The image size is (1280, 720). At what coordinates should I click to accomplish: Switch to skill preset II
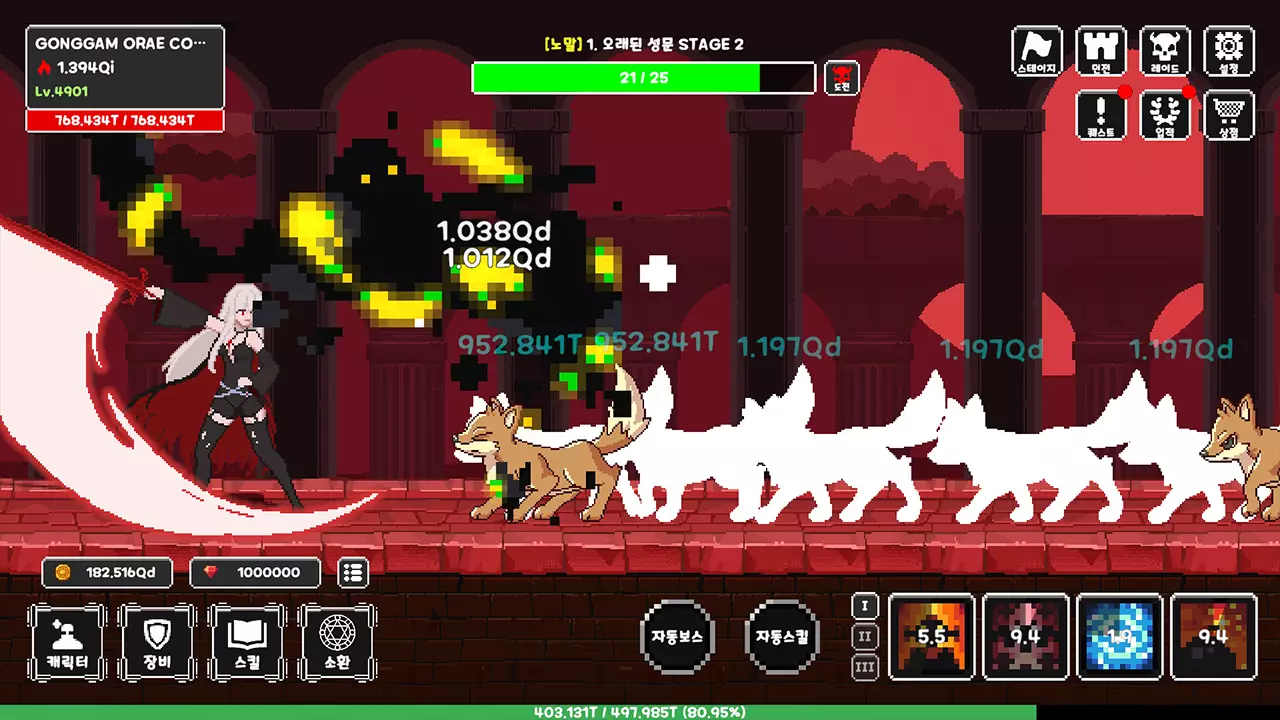(865, 637)
